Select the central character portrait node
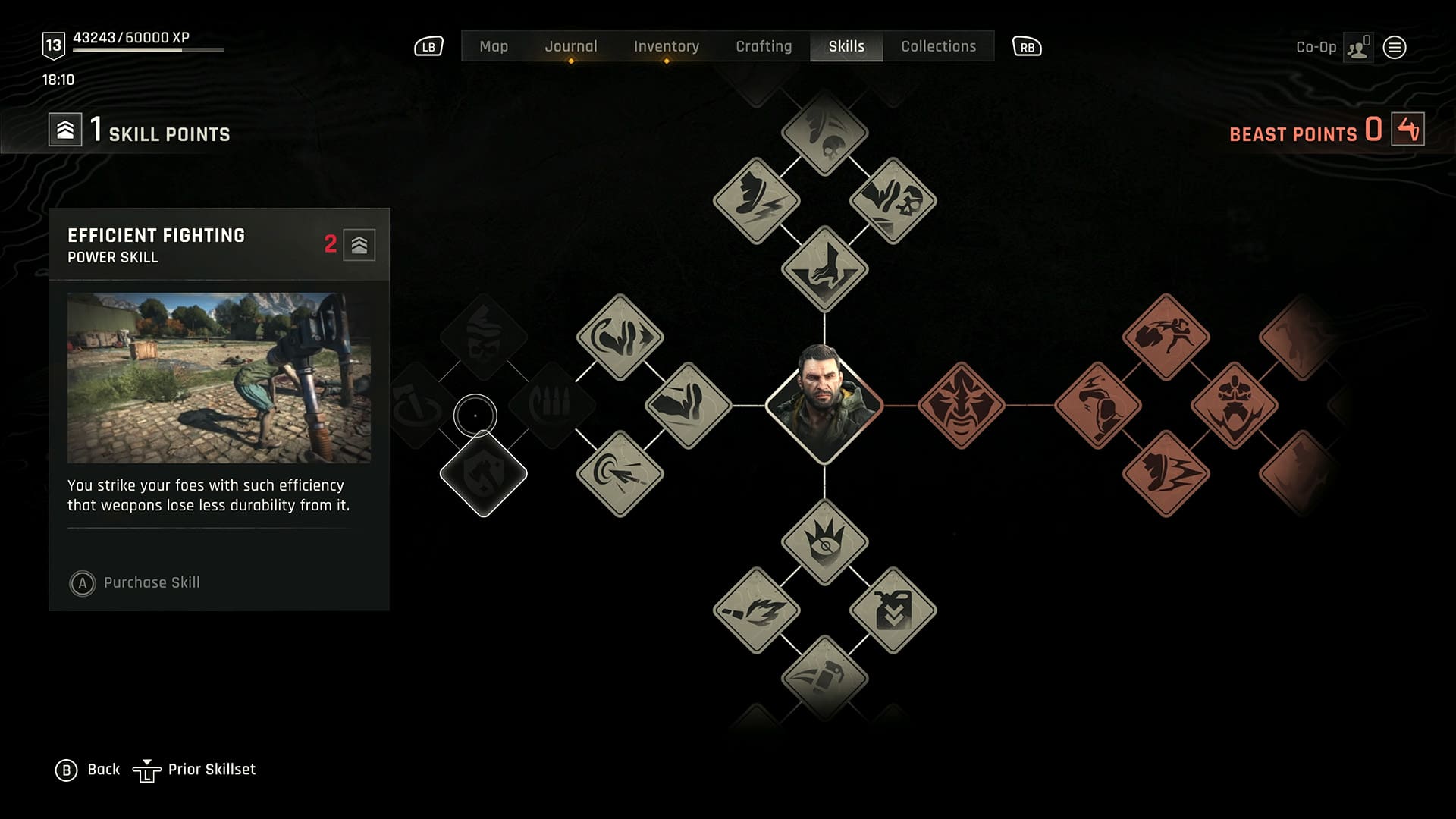 pyautogui.click(x=824, y=405)
